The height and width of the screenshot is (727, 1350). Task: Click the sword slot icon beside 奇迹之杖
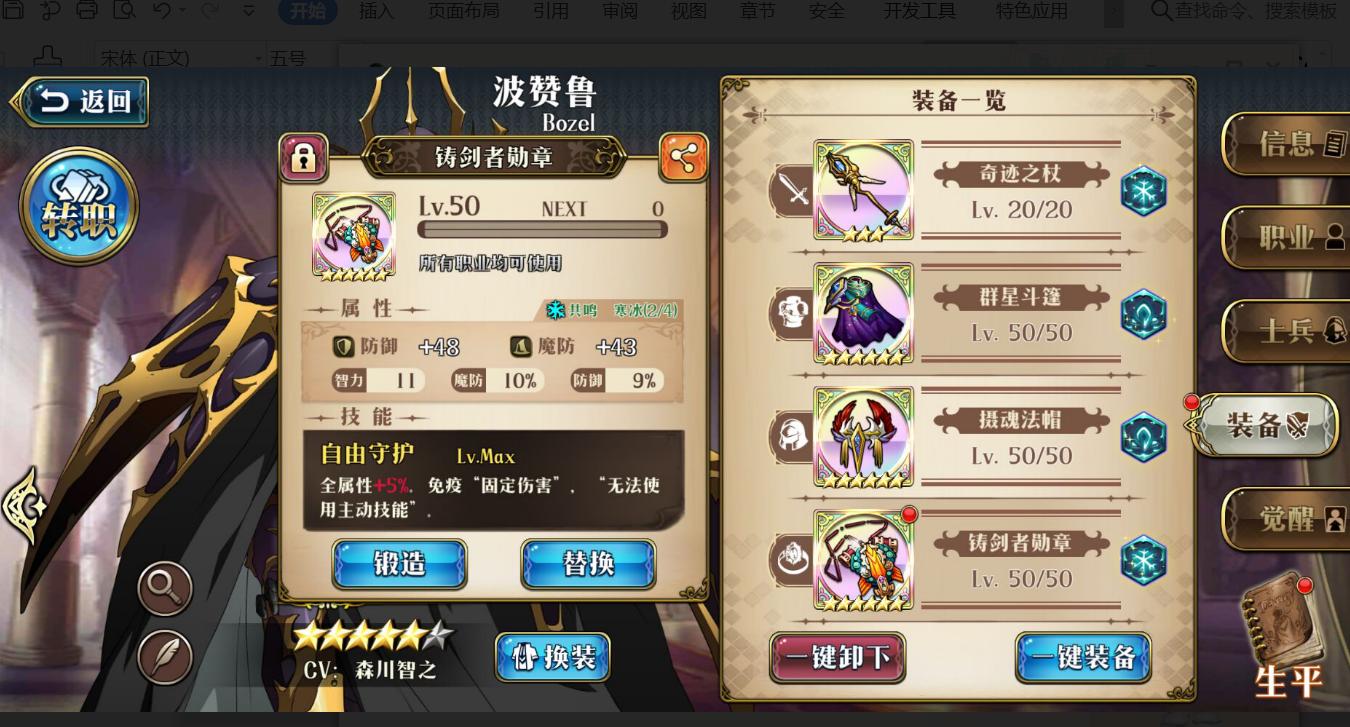(792, 190)
